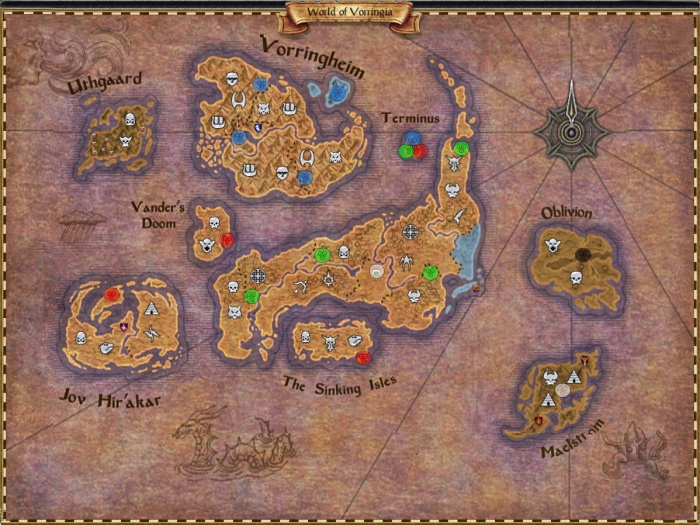Screen dimensions: 700x525
Task: Pick the skull marker on Urhgaard island
Action: pos(127,143)
